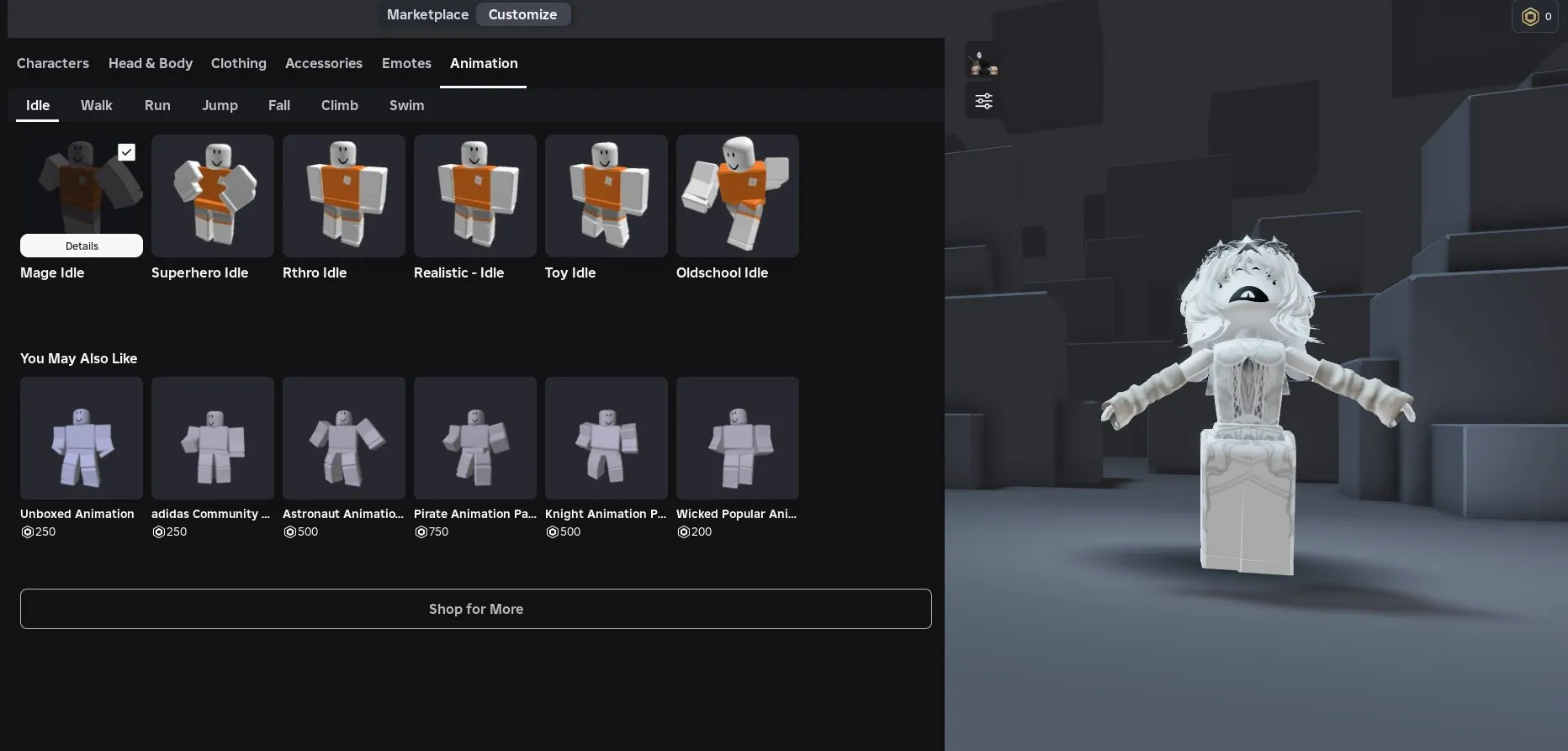Select the Walk animation tab
1568x751 pixels.
click(96, 105)
